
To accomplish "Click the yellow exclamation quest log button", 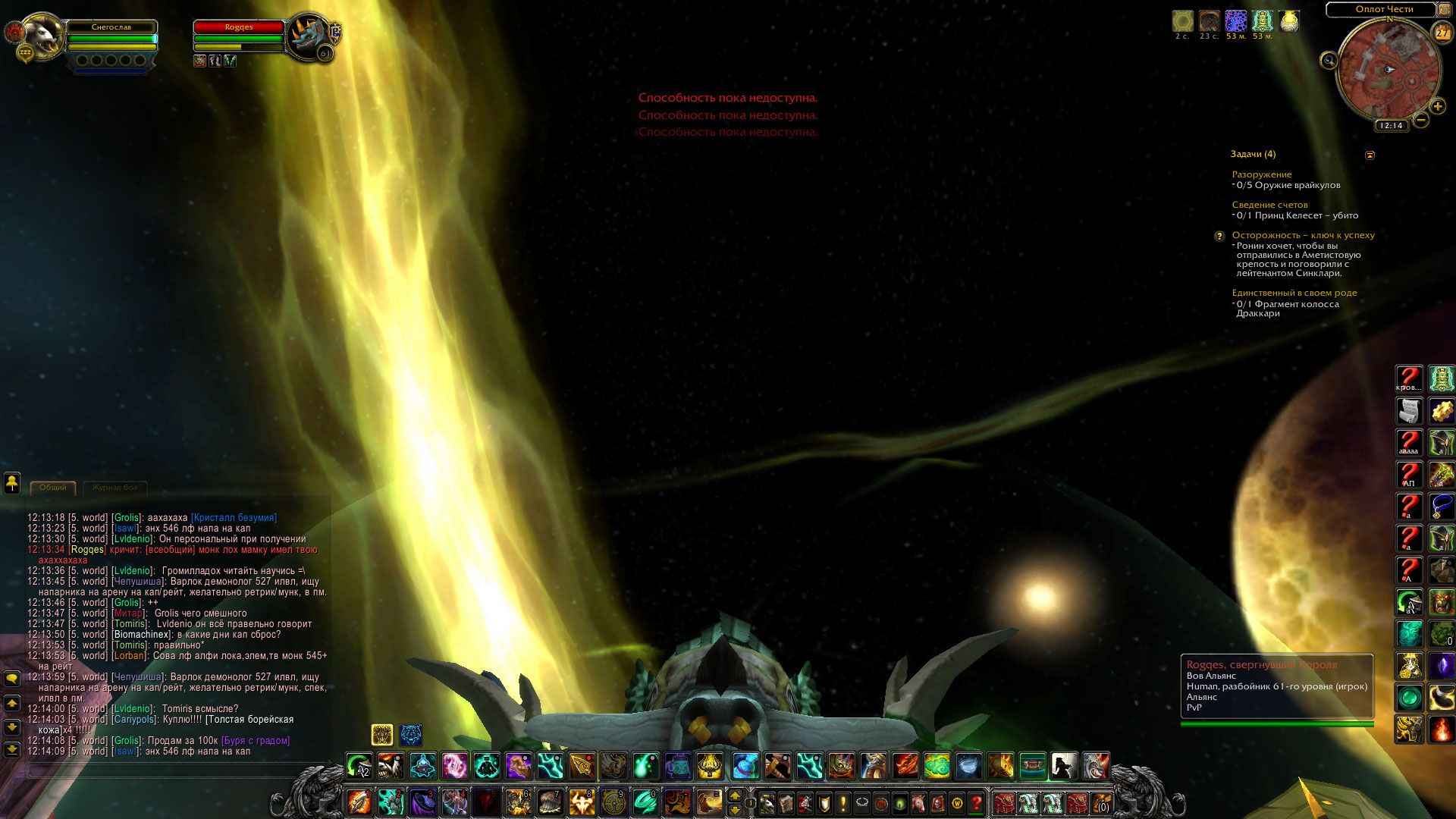I will click(x=843, y=802).
